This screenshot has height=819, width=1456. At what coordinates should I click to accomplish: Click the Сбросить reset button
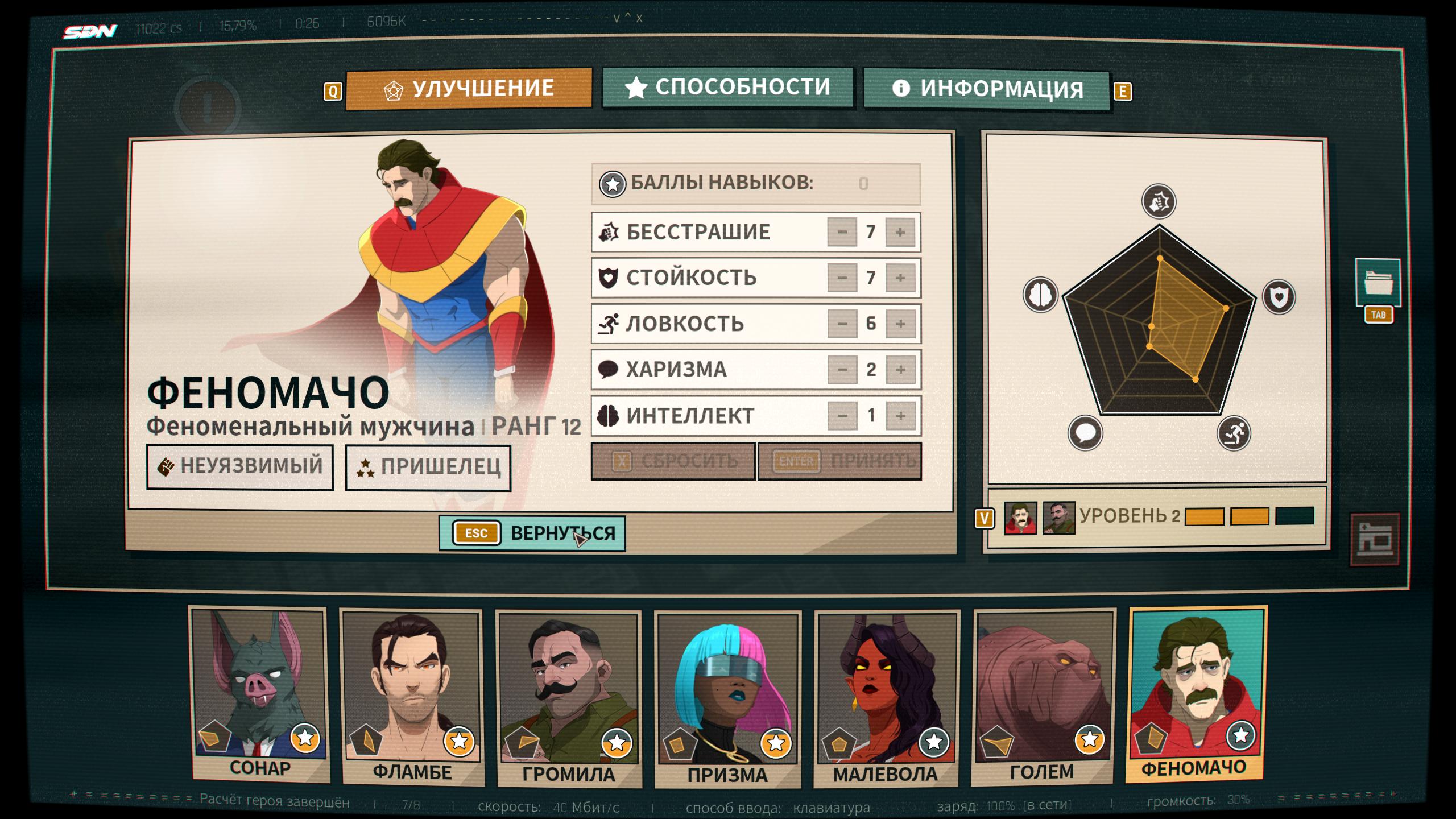[673, 461]
